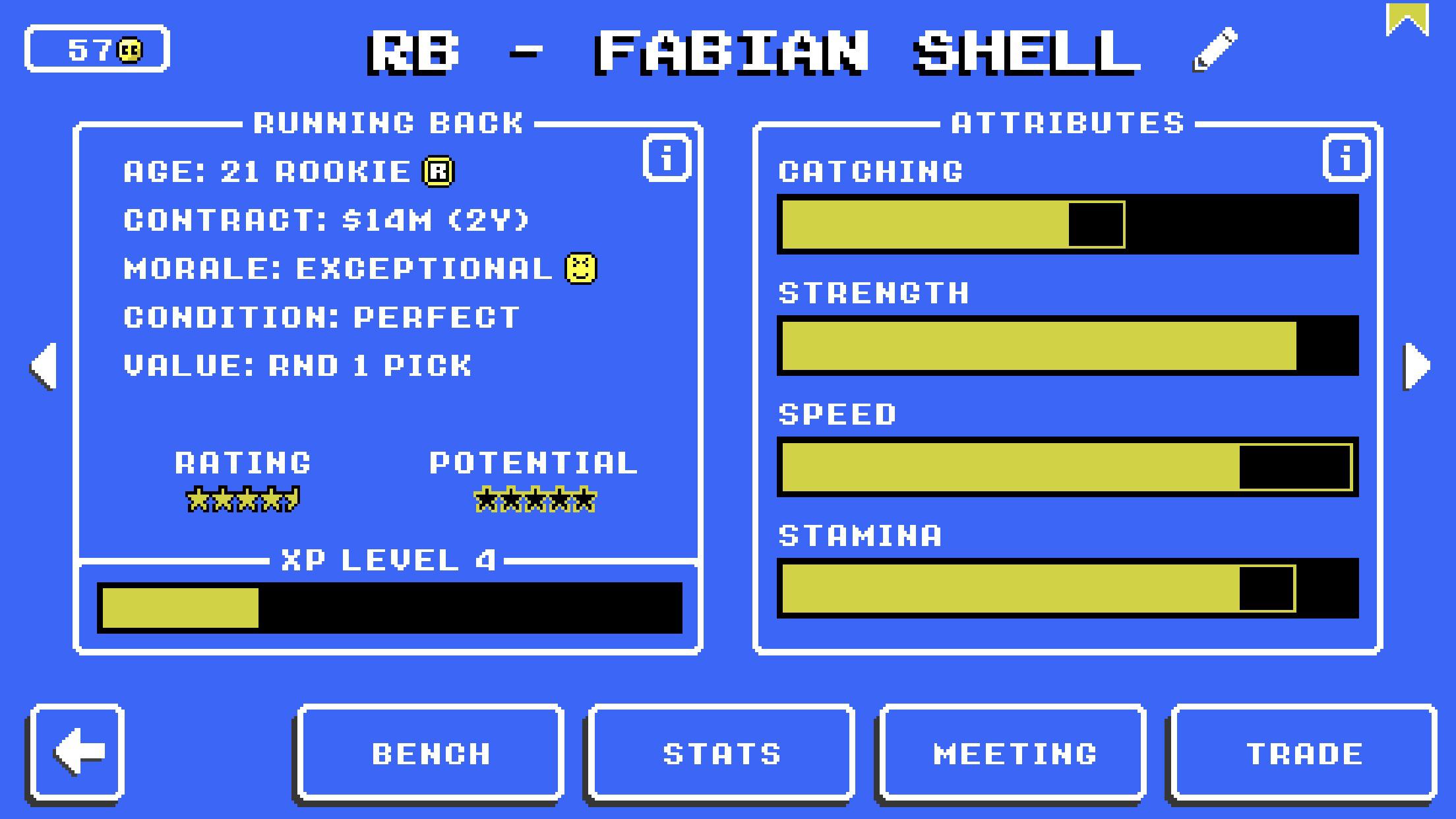Bench Fabian Shell
1456x819 pixels.
[429, 752]
